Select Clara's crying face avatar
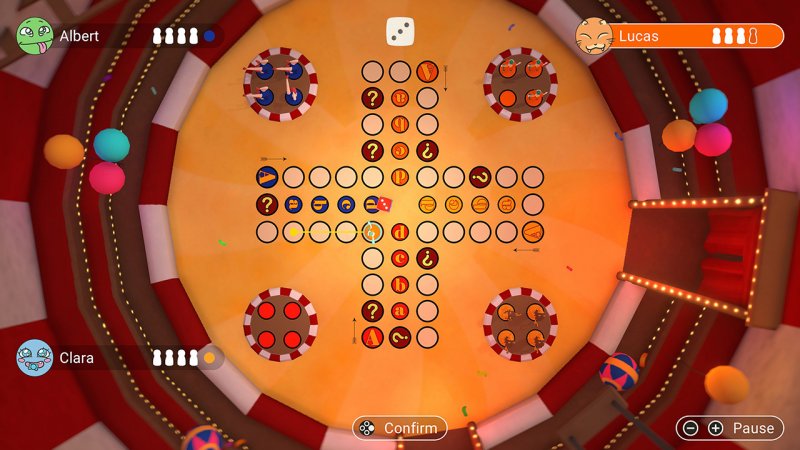This screenshot has height=450, width=800. (35, 356)
